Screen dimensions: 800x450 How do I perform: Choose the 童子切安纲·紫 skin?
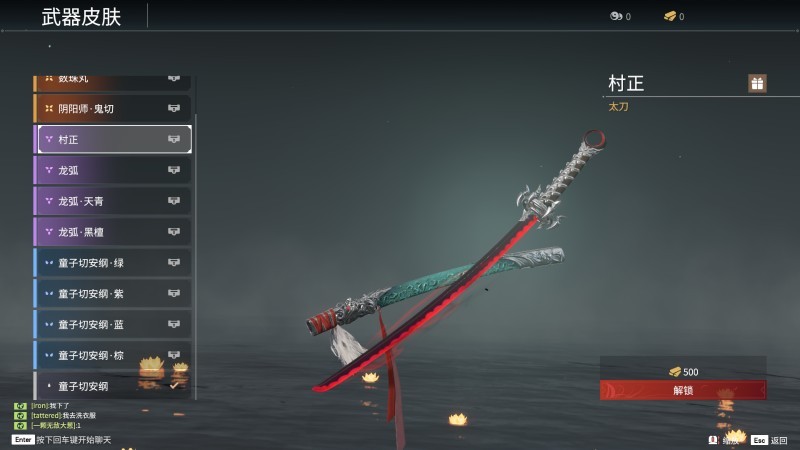112,294
